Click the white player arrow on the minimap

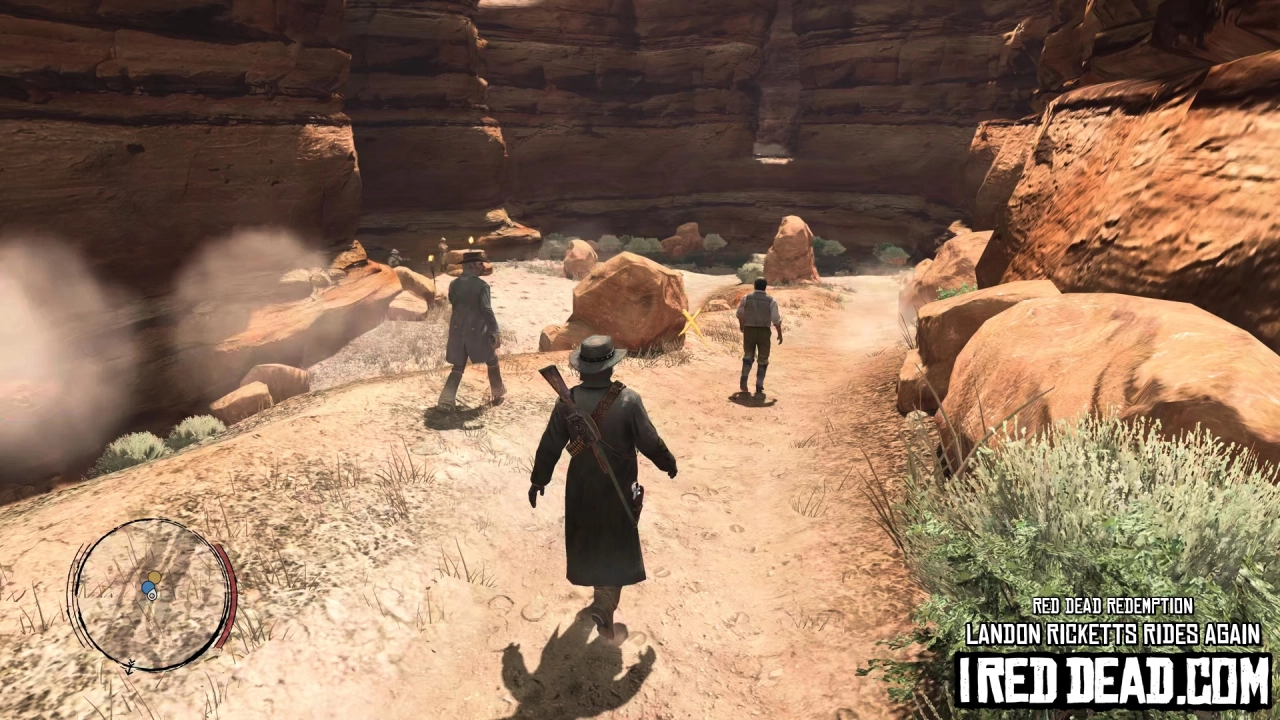(151, 593)
